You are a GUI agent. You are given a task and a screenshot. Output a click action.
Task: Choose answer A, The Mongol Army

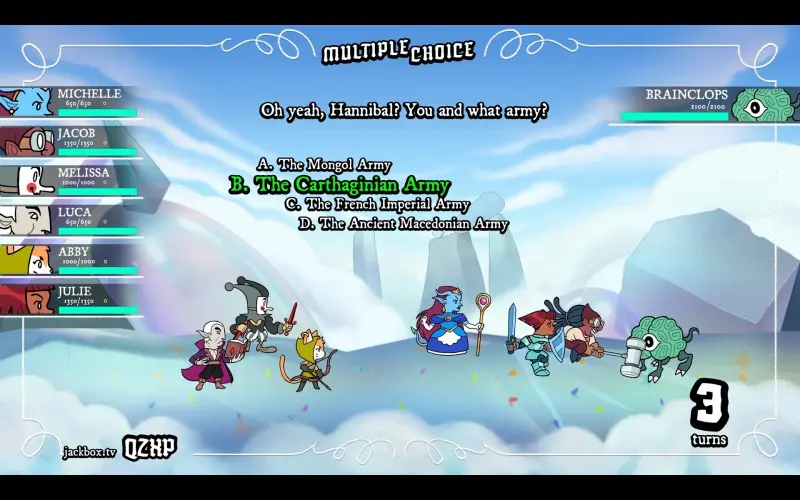click(x=324, y=165)
